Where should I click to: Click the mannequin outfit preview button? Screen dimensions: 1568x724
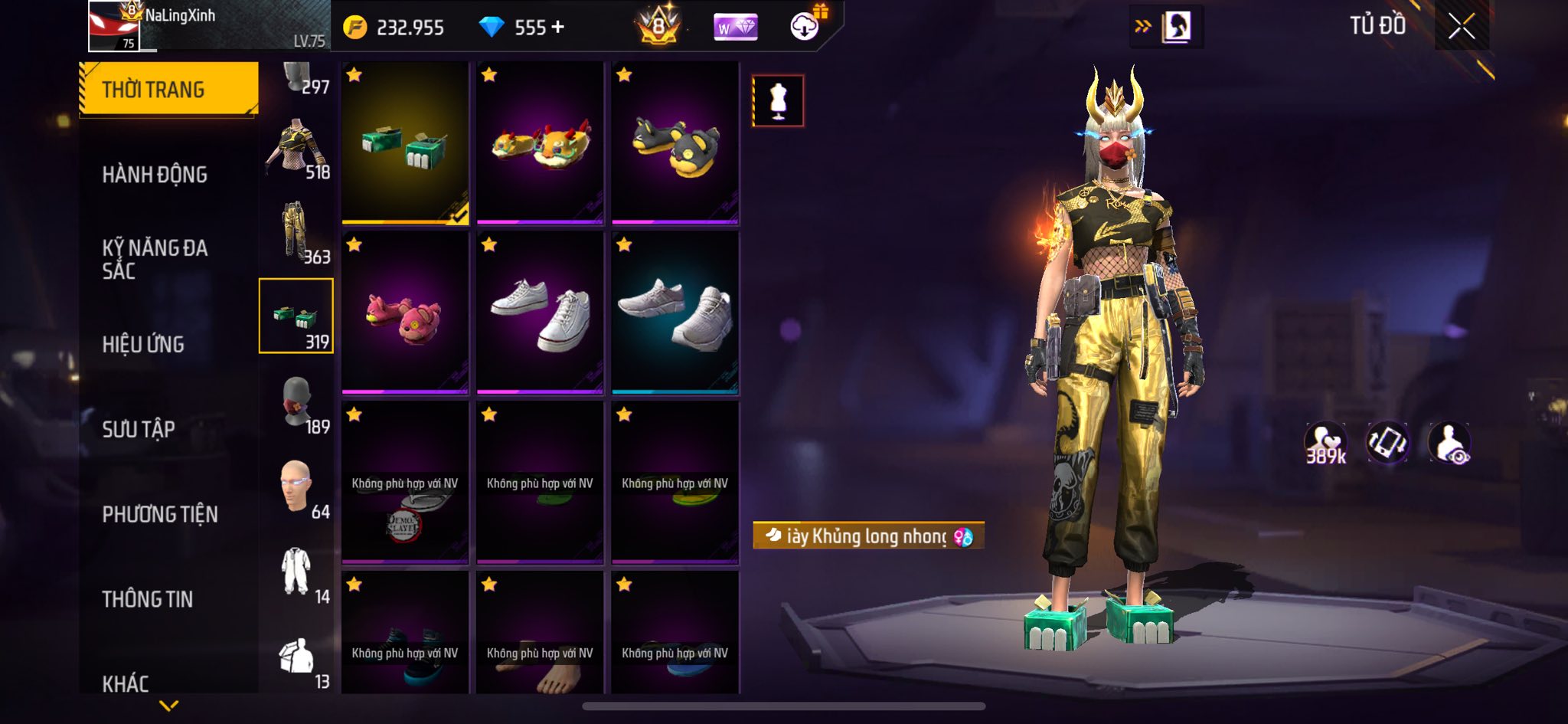(x=778, y=100)
